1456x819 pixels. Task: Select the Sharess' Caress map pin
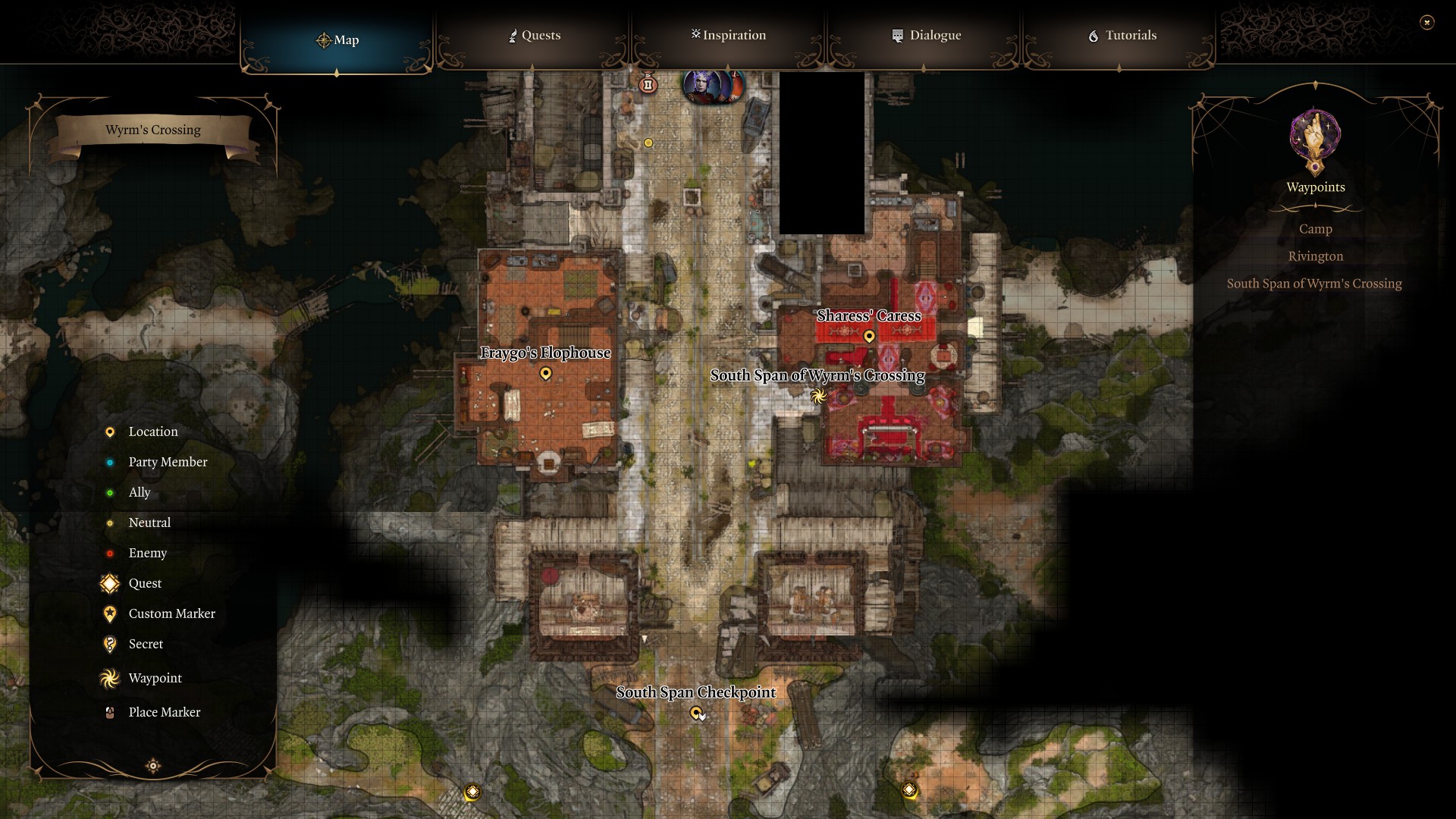869,336
